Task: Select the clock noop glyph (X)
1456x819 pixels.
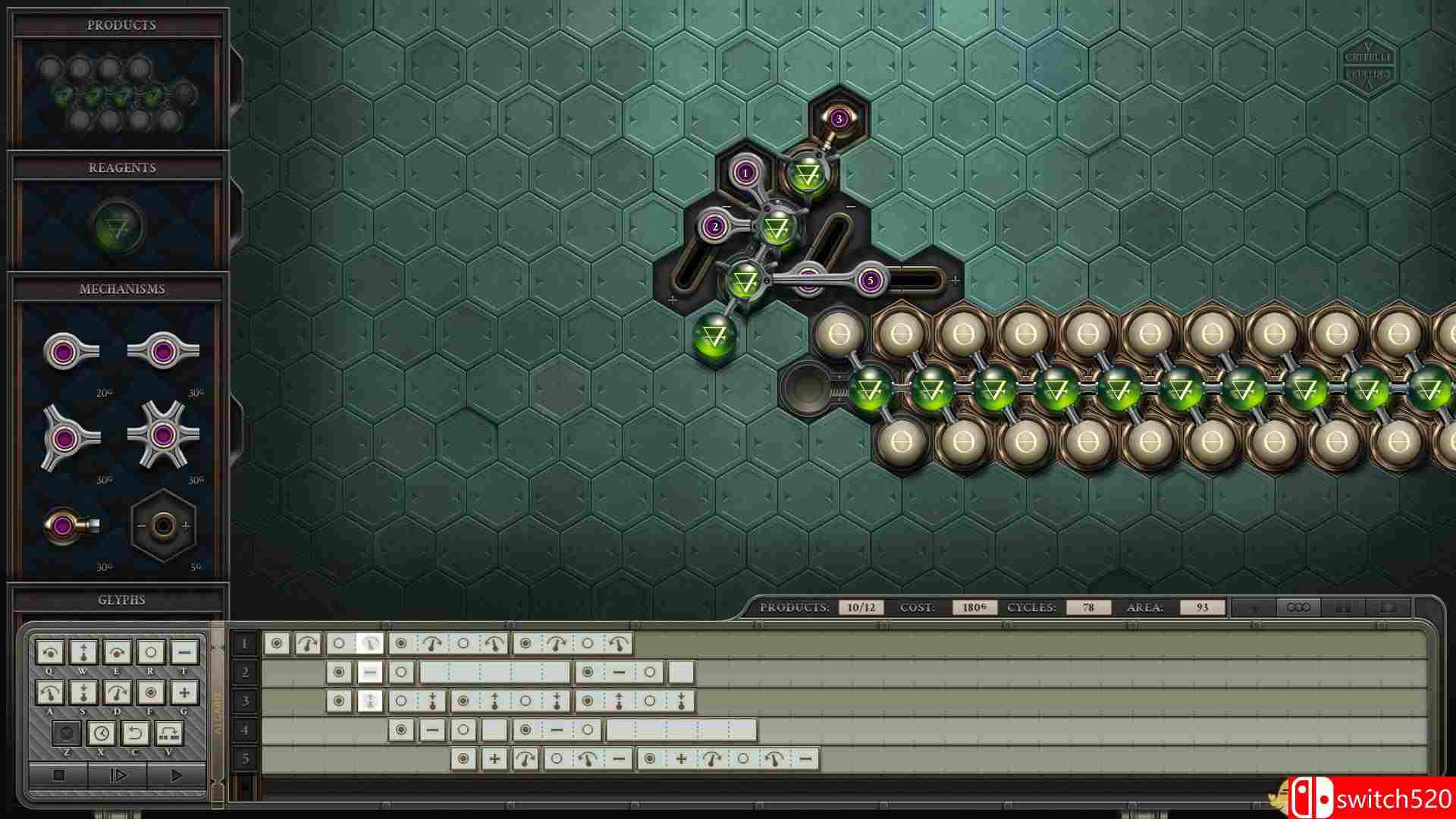Action: coord(102,733)
